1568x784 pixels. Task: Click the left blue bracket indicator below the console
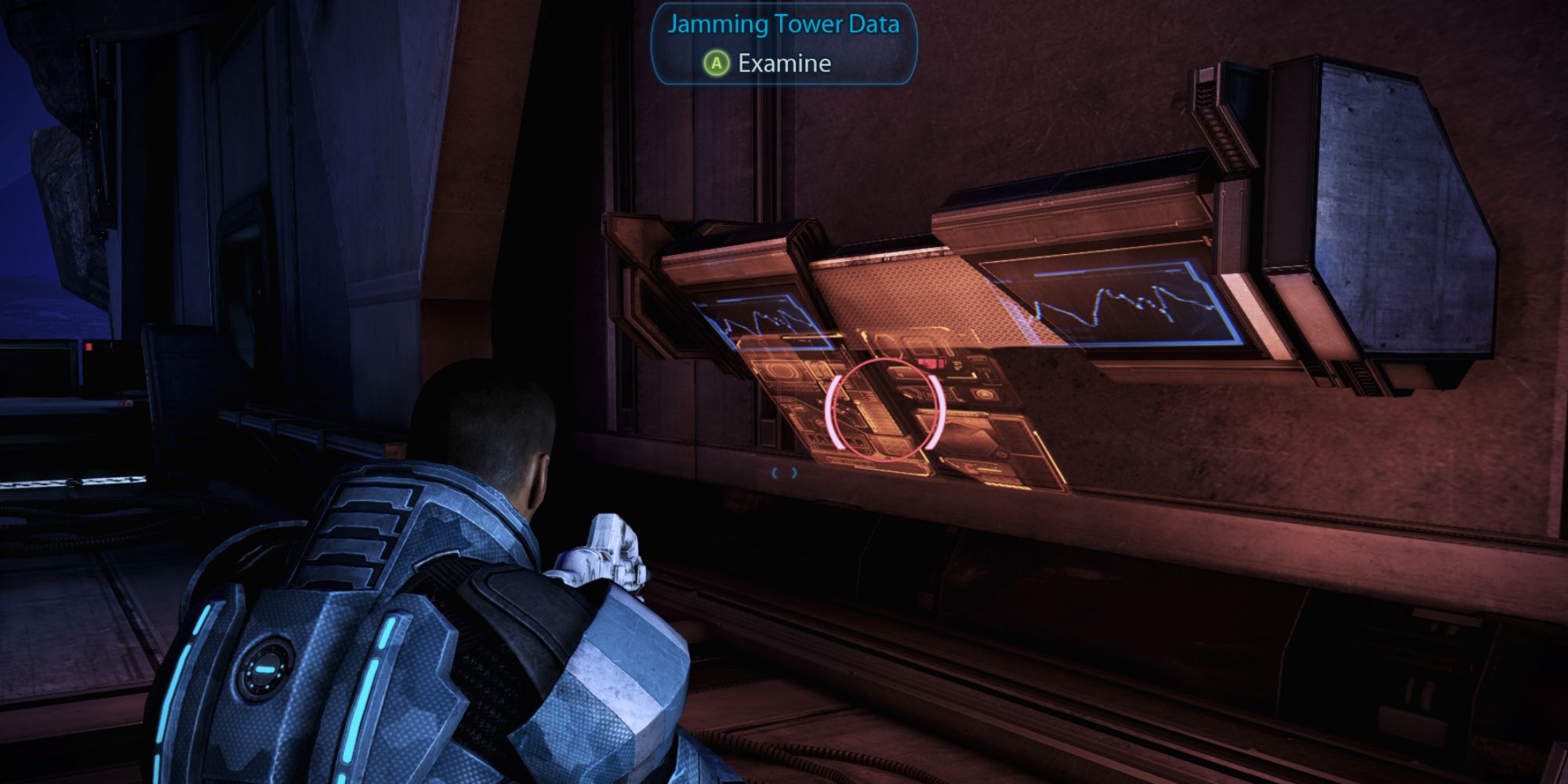pyautogui.click(x=775, y=472)
